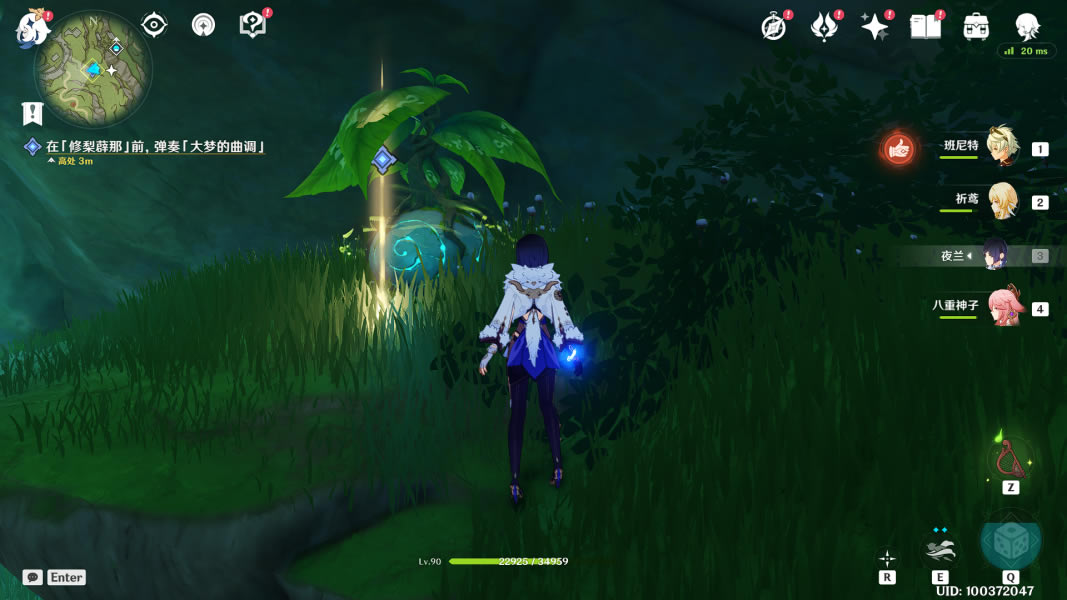Viewport: 1067px width, 600px height.
Task: Open the character silhouette icon
Action: [1027, 27]
